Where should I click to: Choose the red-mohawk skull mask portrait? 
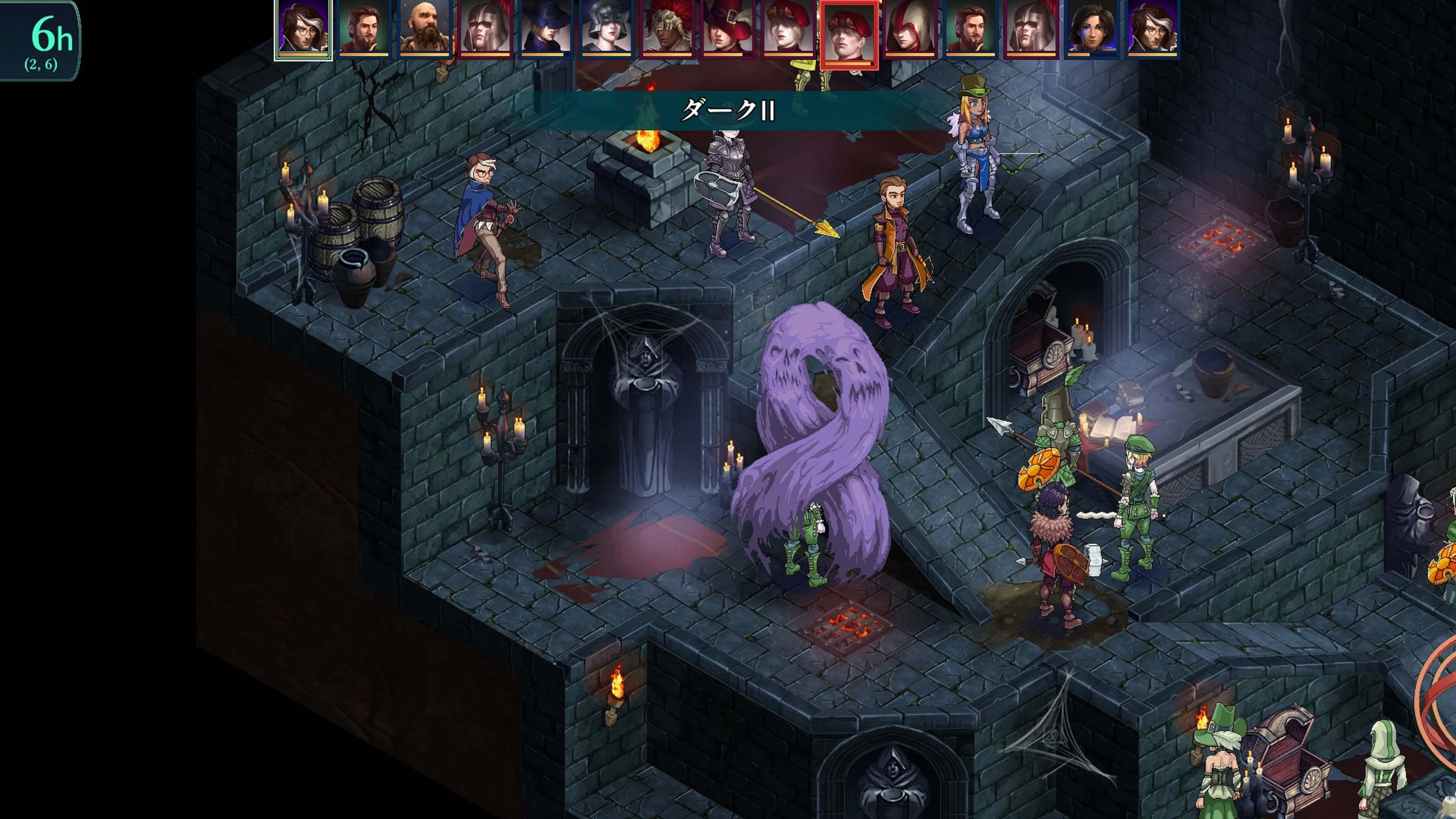pos(667,28)
